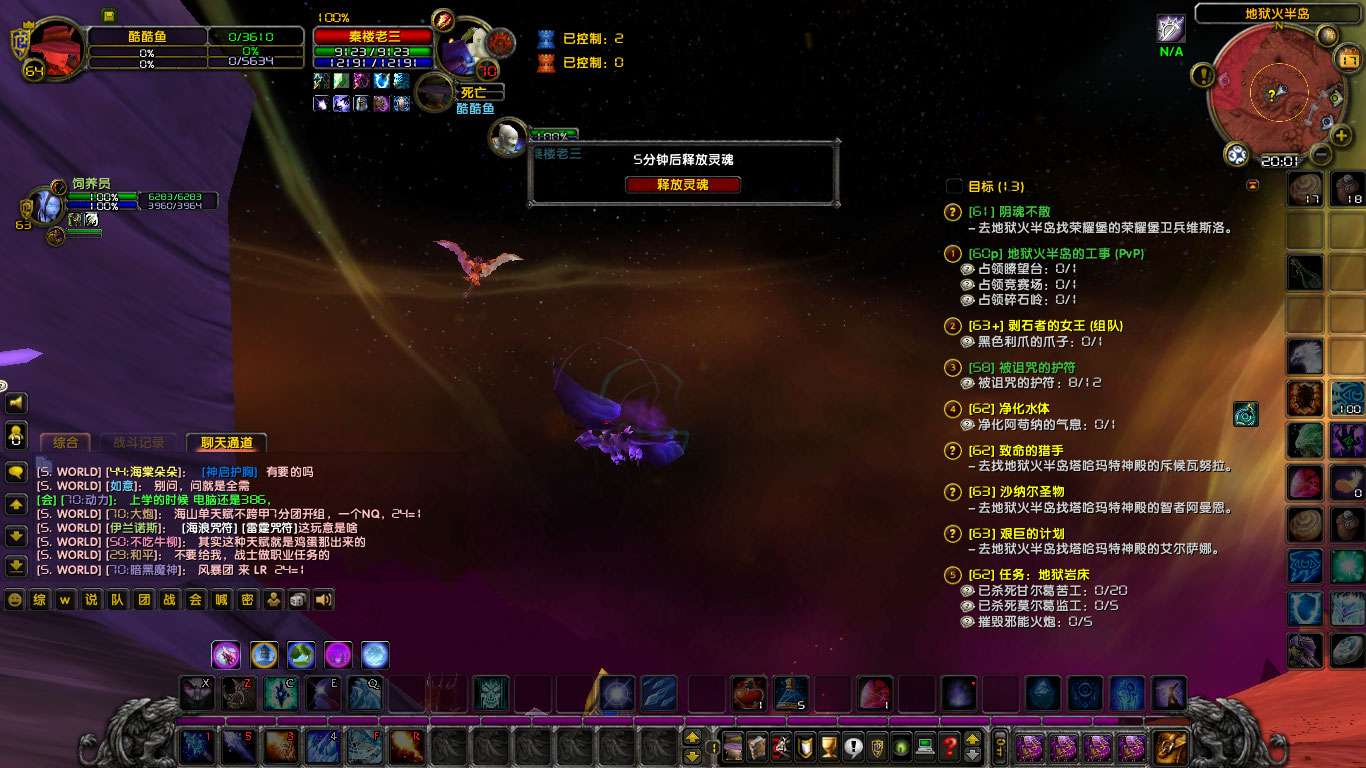Open the spellbook icon in micro menu
The height and width of the screenshot is (768, 1366).
click(758, 748)
